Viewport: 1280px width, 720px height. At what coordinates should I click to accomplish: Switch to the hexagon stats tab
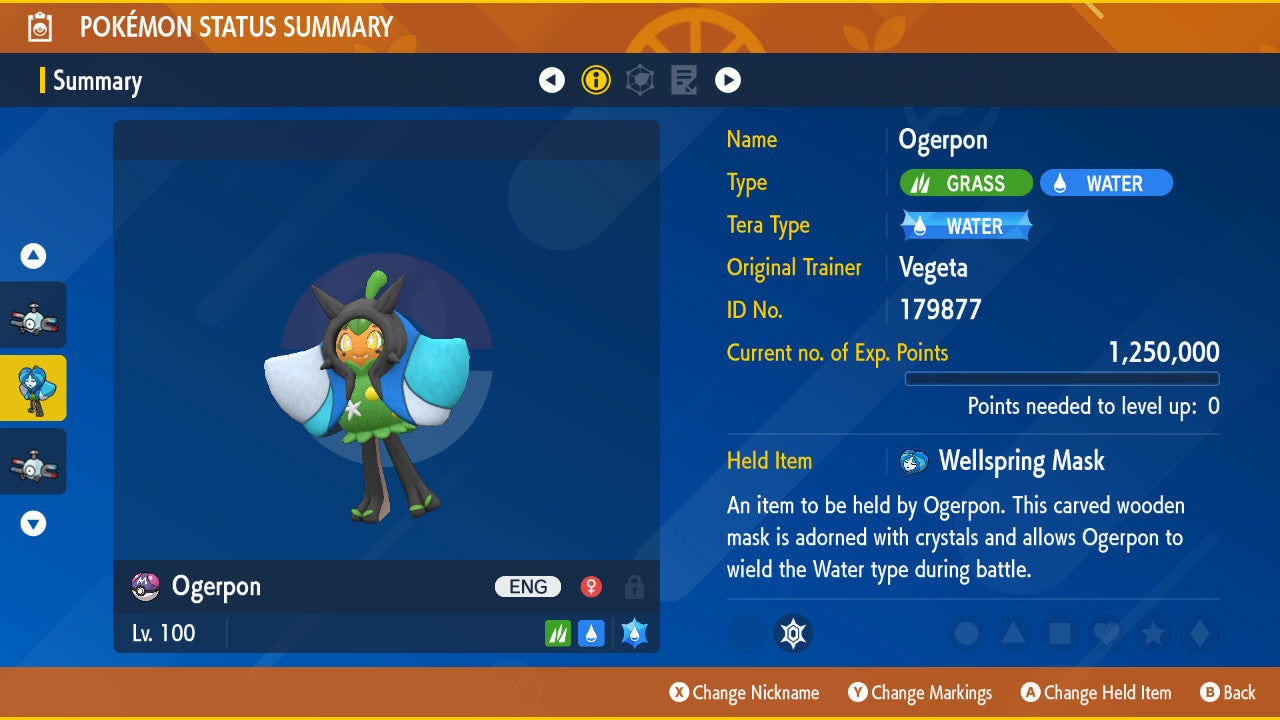pyautogui.click(x=640, y=80)
